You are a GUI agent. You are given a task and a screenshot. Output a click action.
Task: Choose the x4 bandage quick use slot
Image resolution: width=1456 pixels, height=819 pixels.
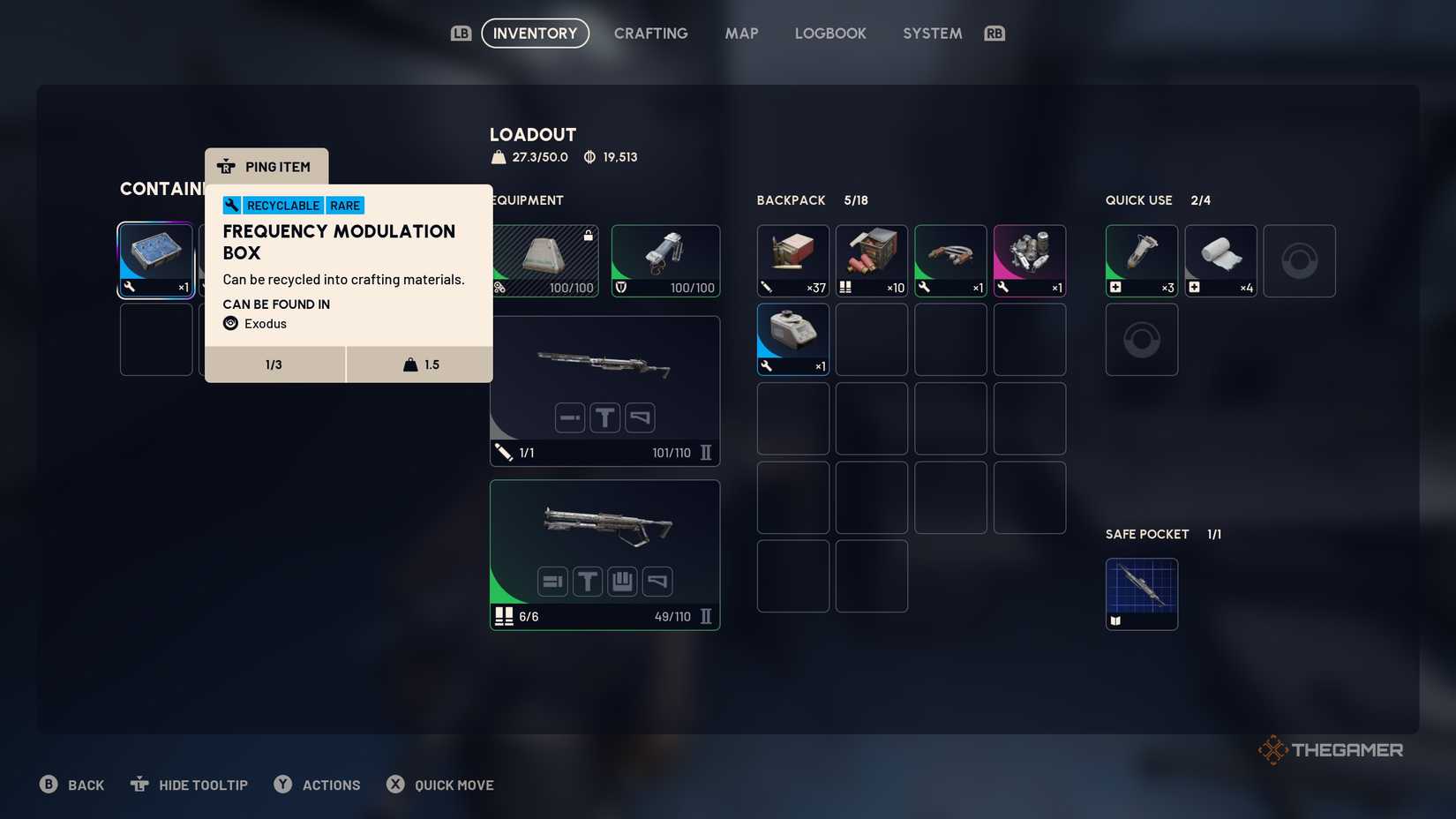click(1220, 260)
